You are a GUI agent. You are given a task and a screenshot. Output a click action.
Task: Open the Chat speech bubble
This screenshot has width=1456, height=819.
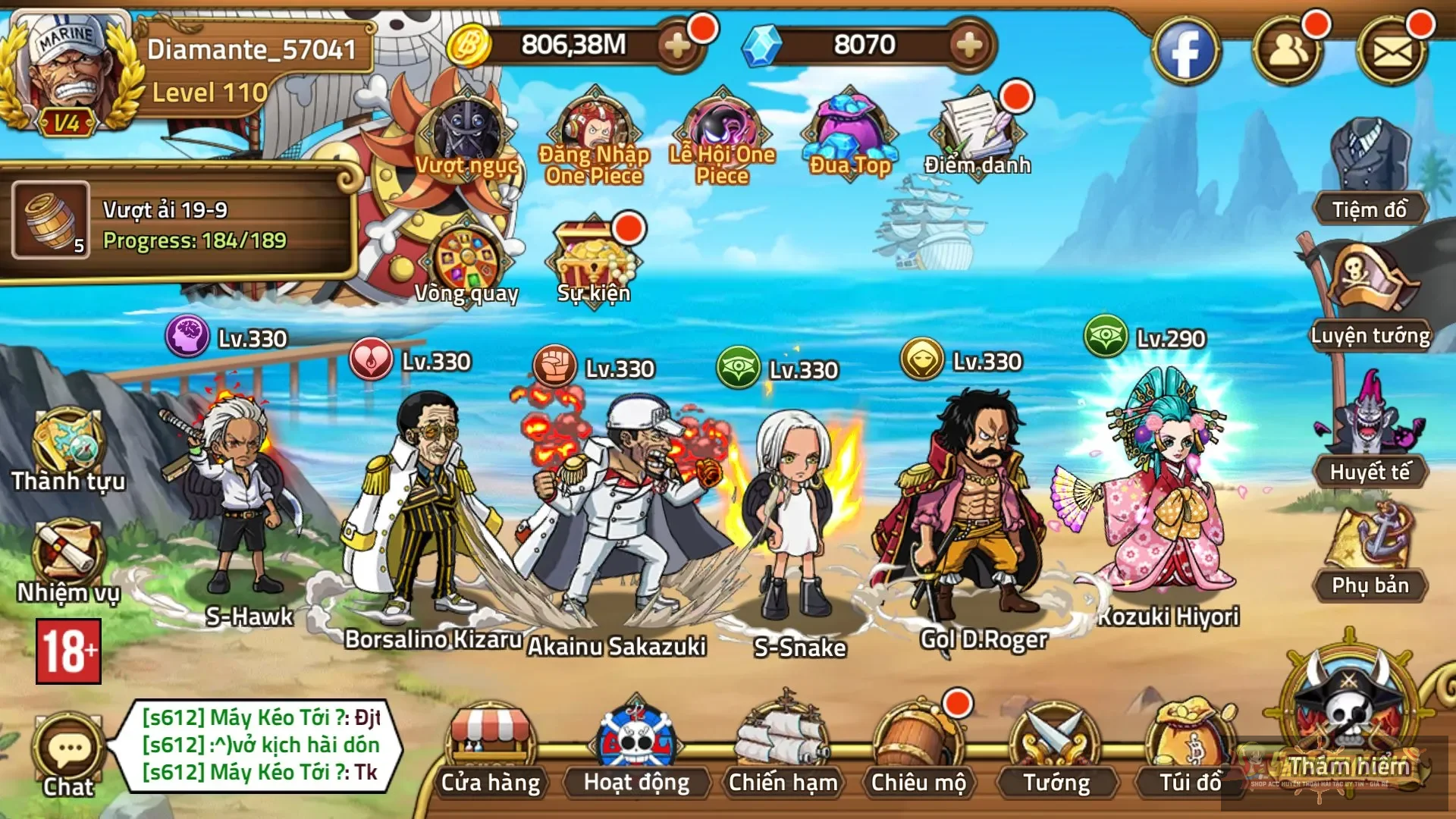[68, 755]
